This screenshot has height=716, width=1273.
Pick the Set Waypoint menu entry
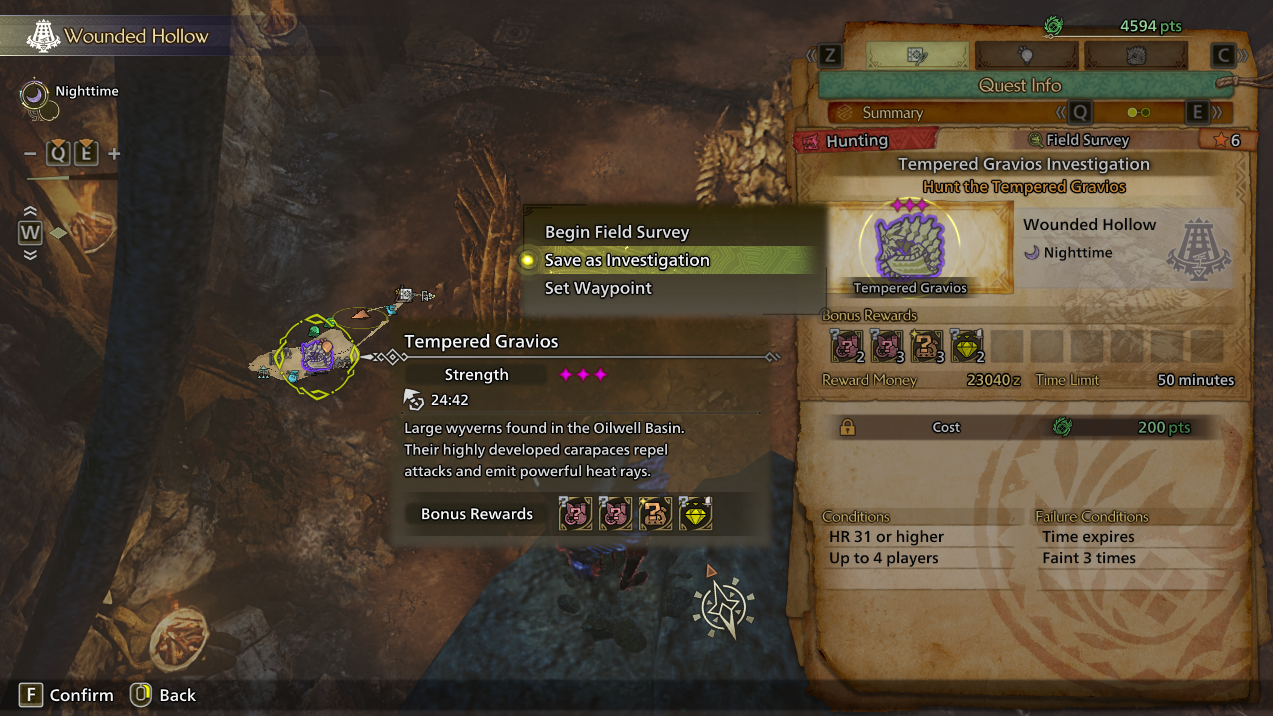click(x=598, y=288)
